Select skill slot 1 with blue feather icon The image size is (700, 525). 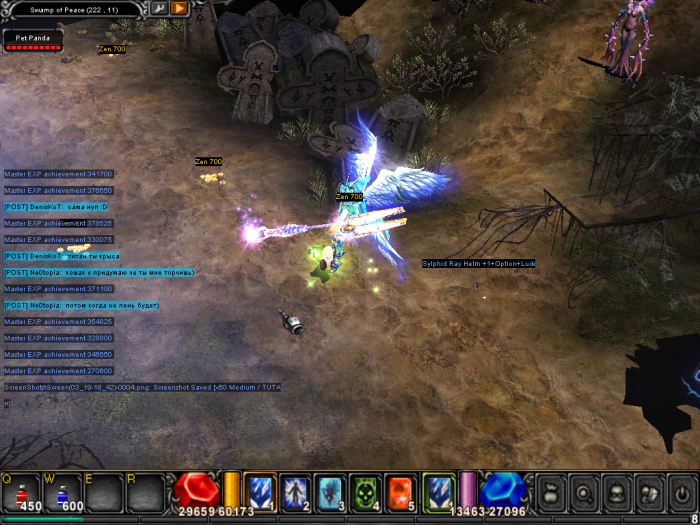pos(261,491)
